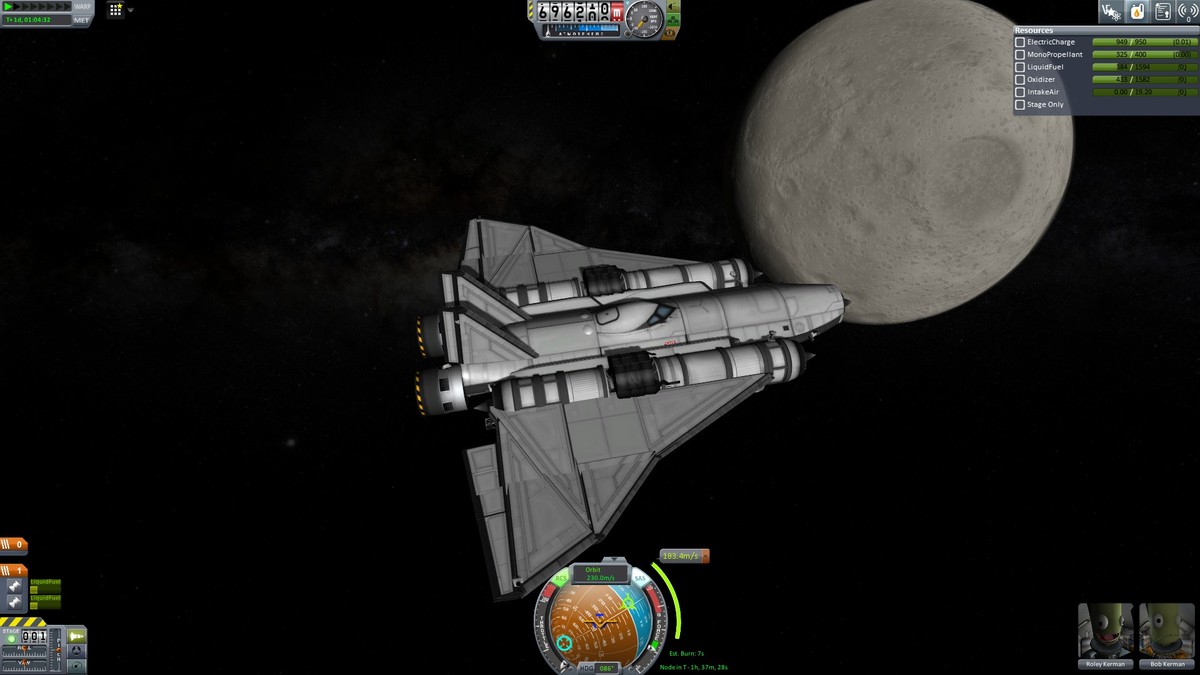Screen dimensions: 1200x675
Task: Open the comms signal antenna icon
Action: (x=1188, y=12)
